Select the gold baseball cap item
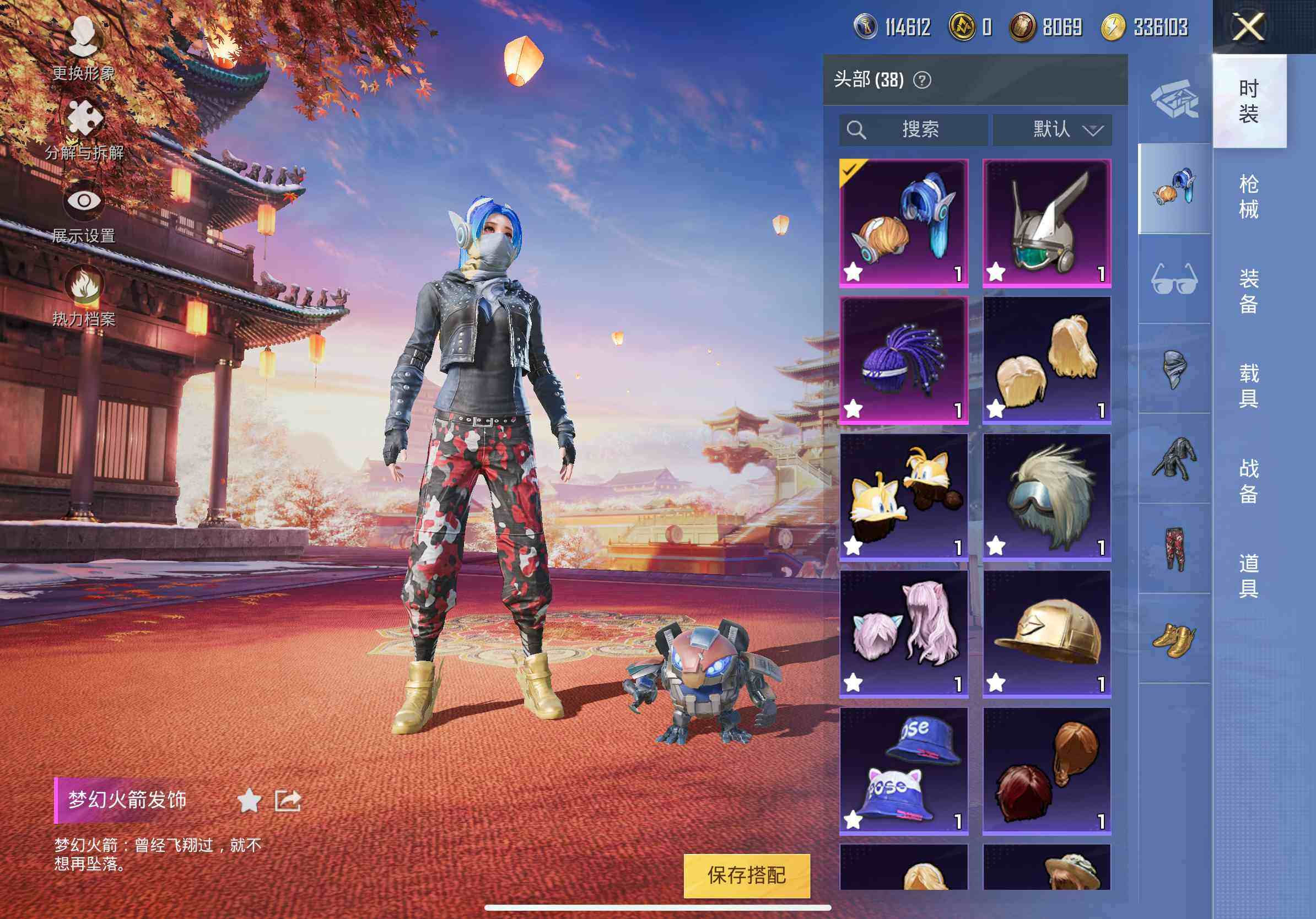The height and width of the screenshot is (919, 1316). [1047, 634]
